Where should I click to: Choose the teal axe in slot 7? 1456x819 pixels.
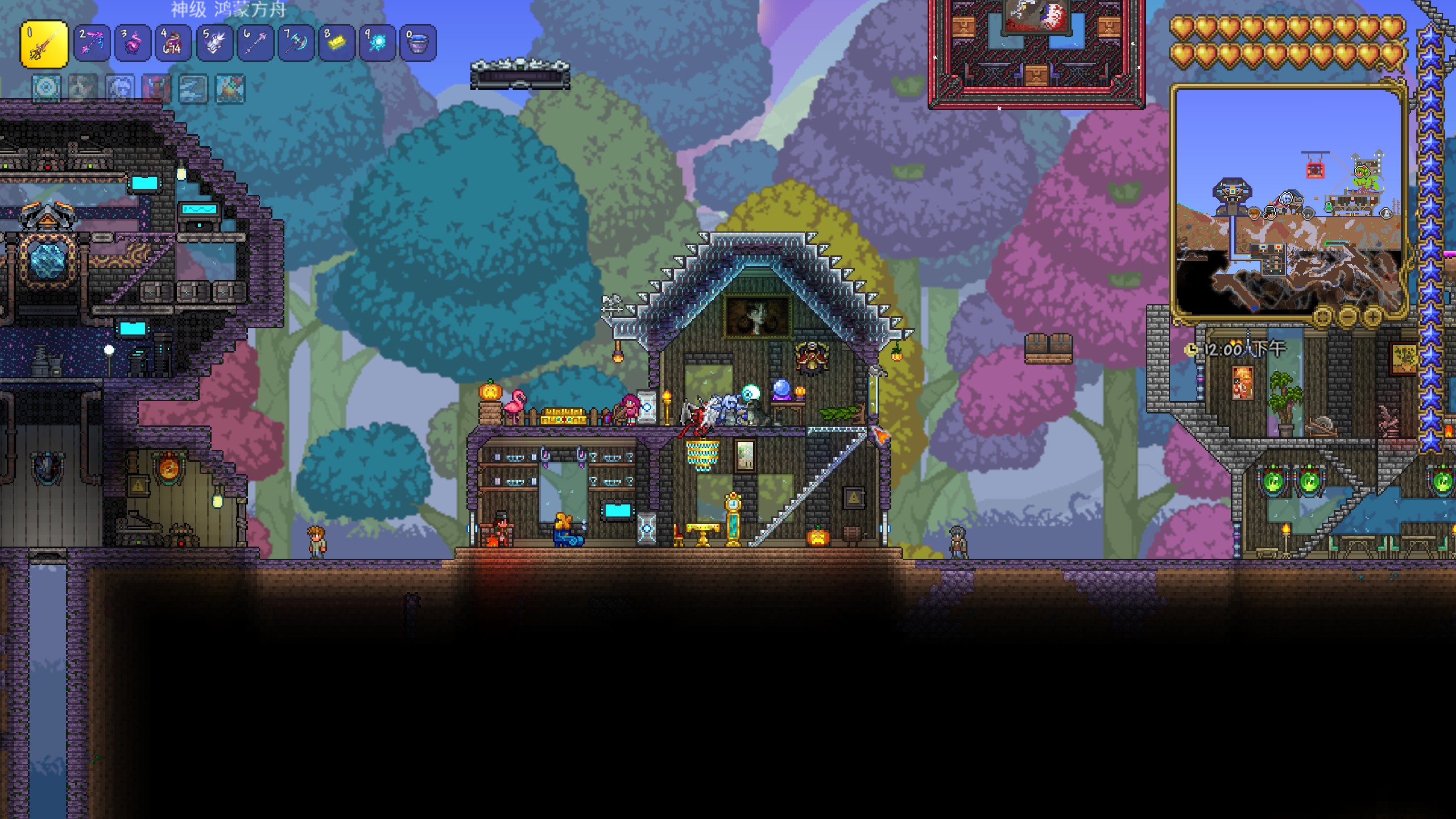coord(296,43)
